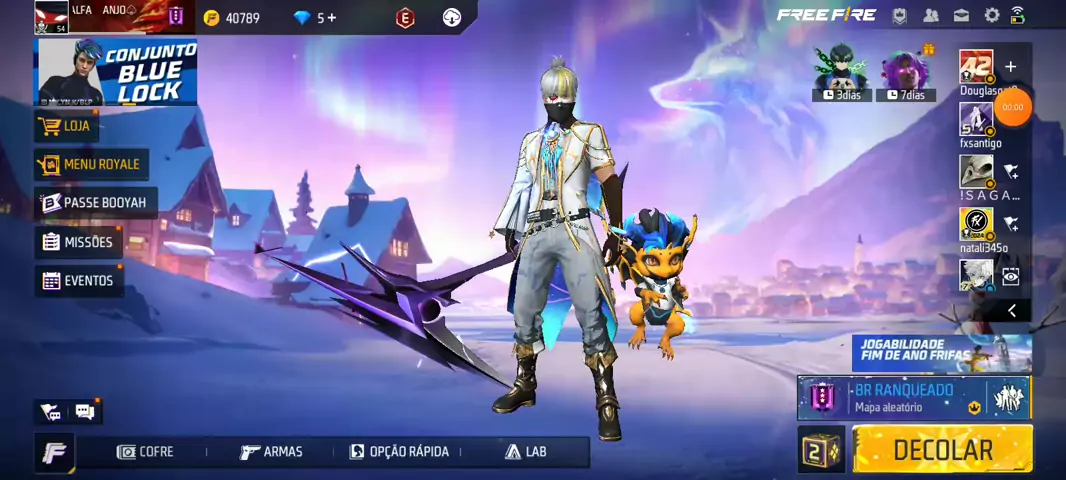Image resolution: width=1066 pixels, height=480 pixels.
Task: Open the Eventos menu
Action: [x=79, y=281]
